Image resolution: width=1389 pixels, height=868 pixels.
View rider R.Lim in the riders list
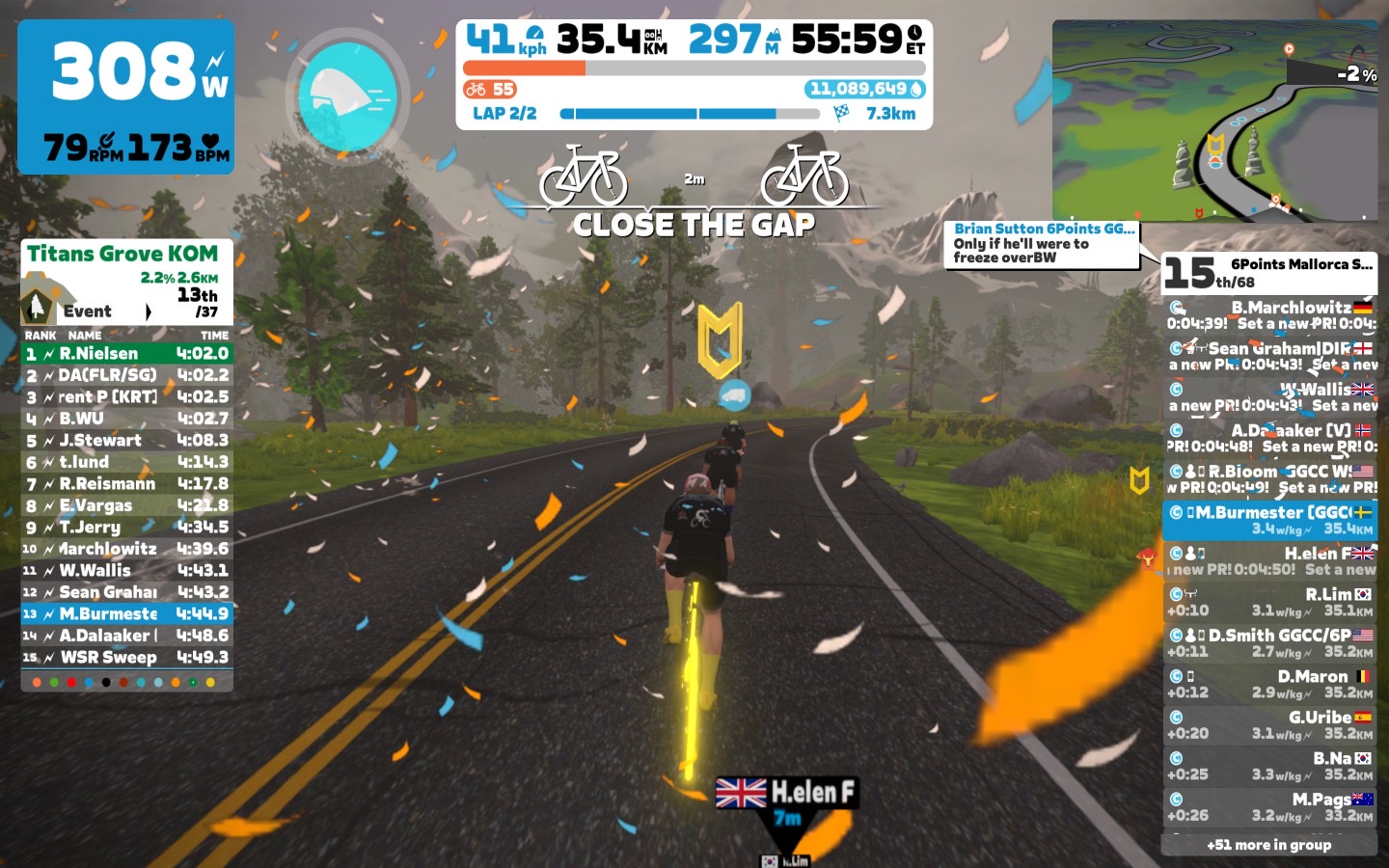(1269, 602)
